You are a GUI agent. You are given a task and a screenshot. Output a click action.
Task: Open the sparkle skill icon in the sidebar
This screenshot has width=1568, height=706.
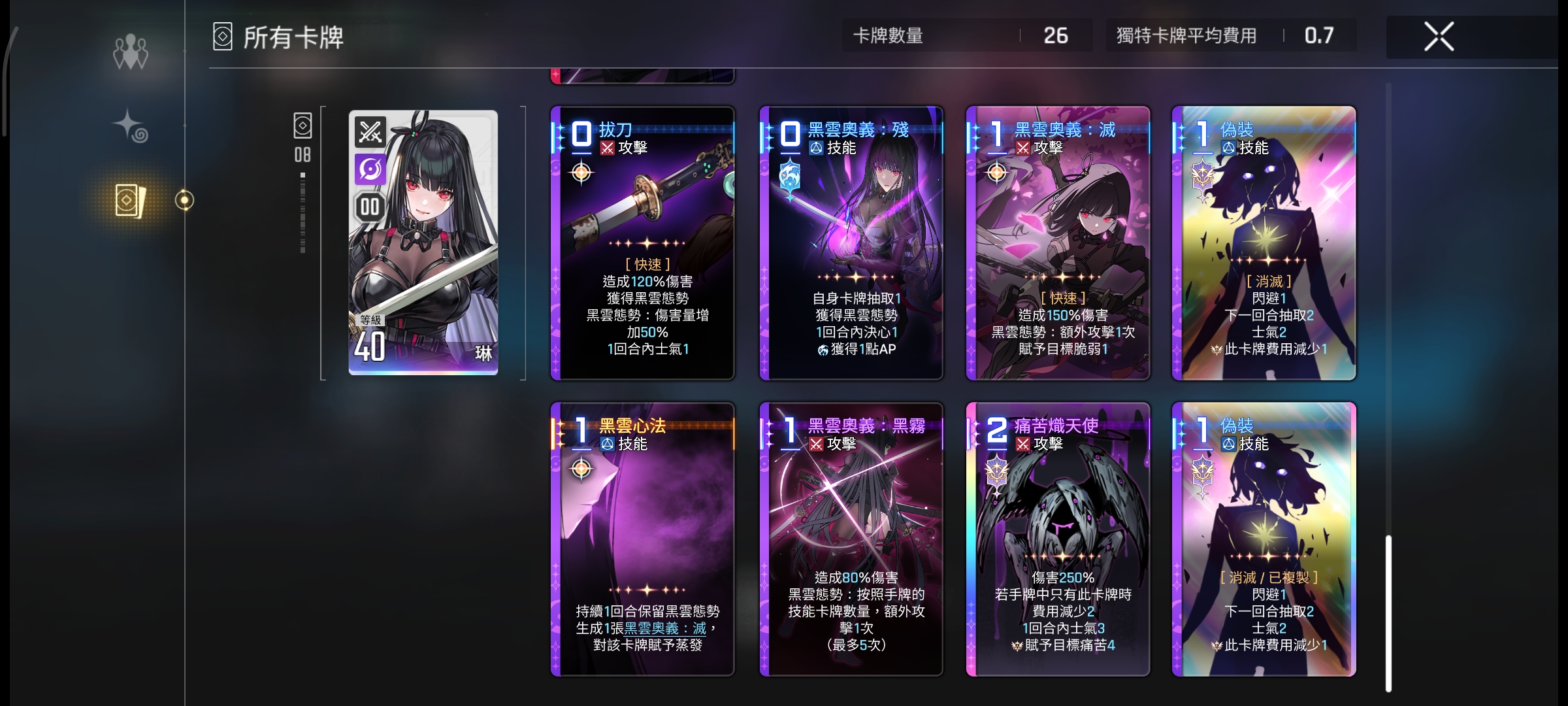pos(131,124)
